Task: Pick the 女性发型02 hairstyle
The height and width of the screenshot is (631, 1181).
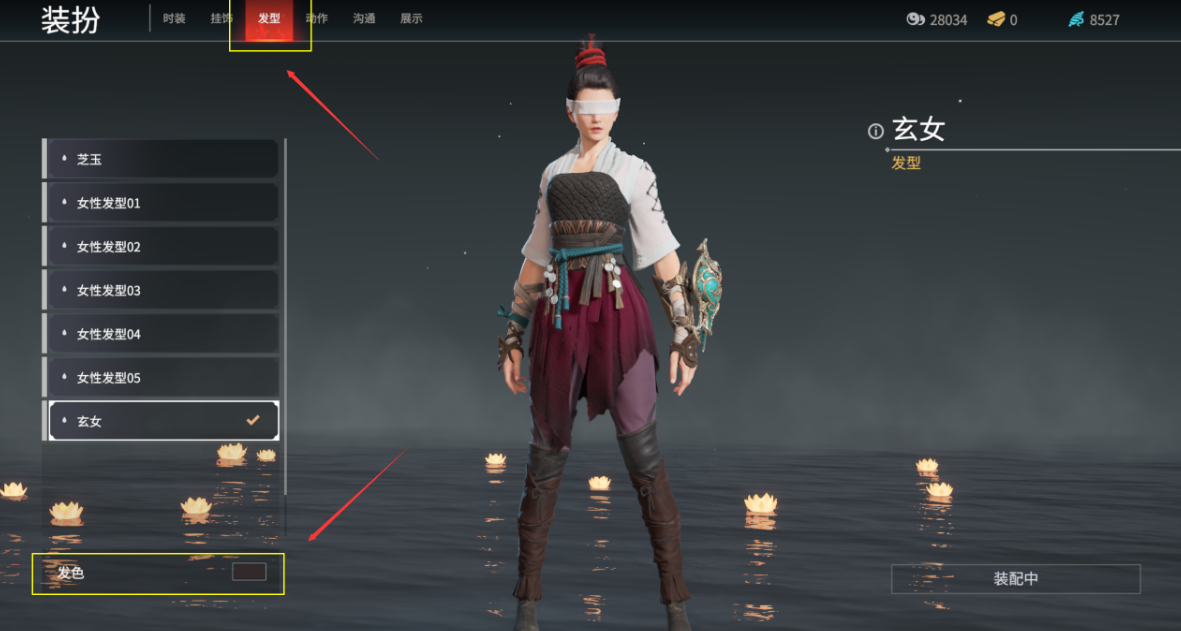Action: 162,247
